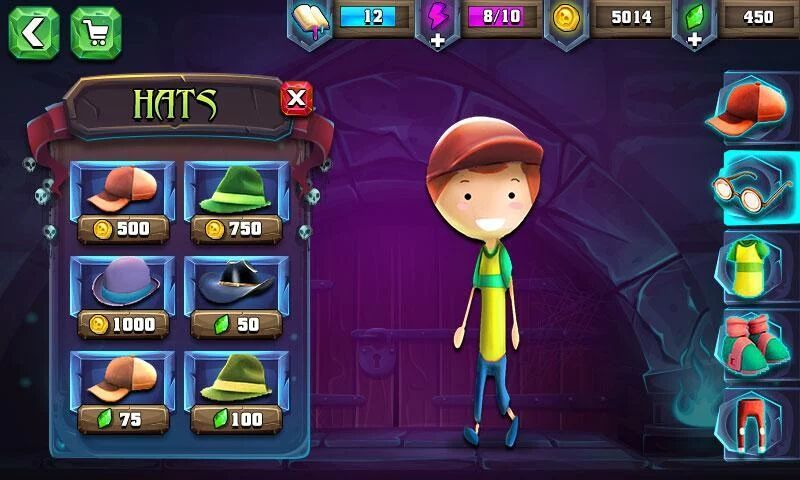Open the shopping cart store
800x480 pixels.
tap(96, 32)
